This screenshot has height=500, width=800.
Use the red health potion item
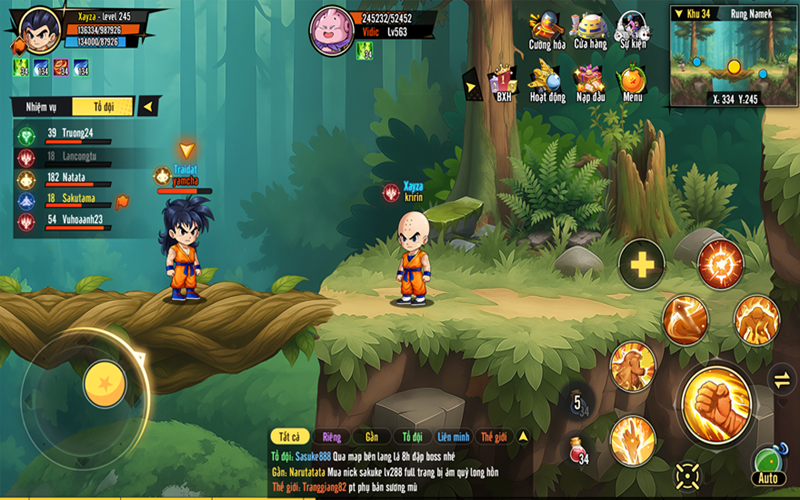(x=577, y=450)
